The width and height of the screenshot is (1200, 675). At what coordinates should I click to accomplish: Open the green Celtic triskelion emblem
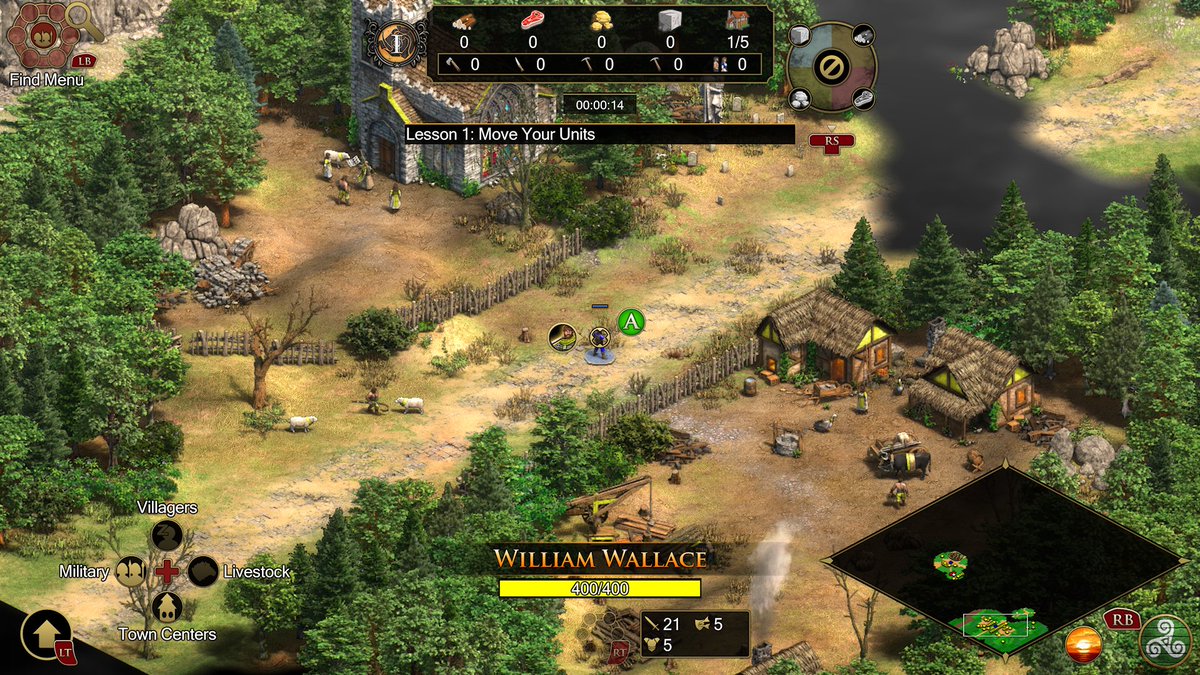(x=1166, y=641)
